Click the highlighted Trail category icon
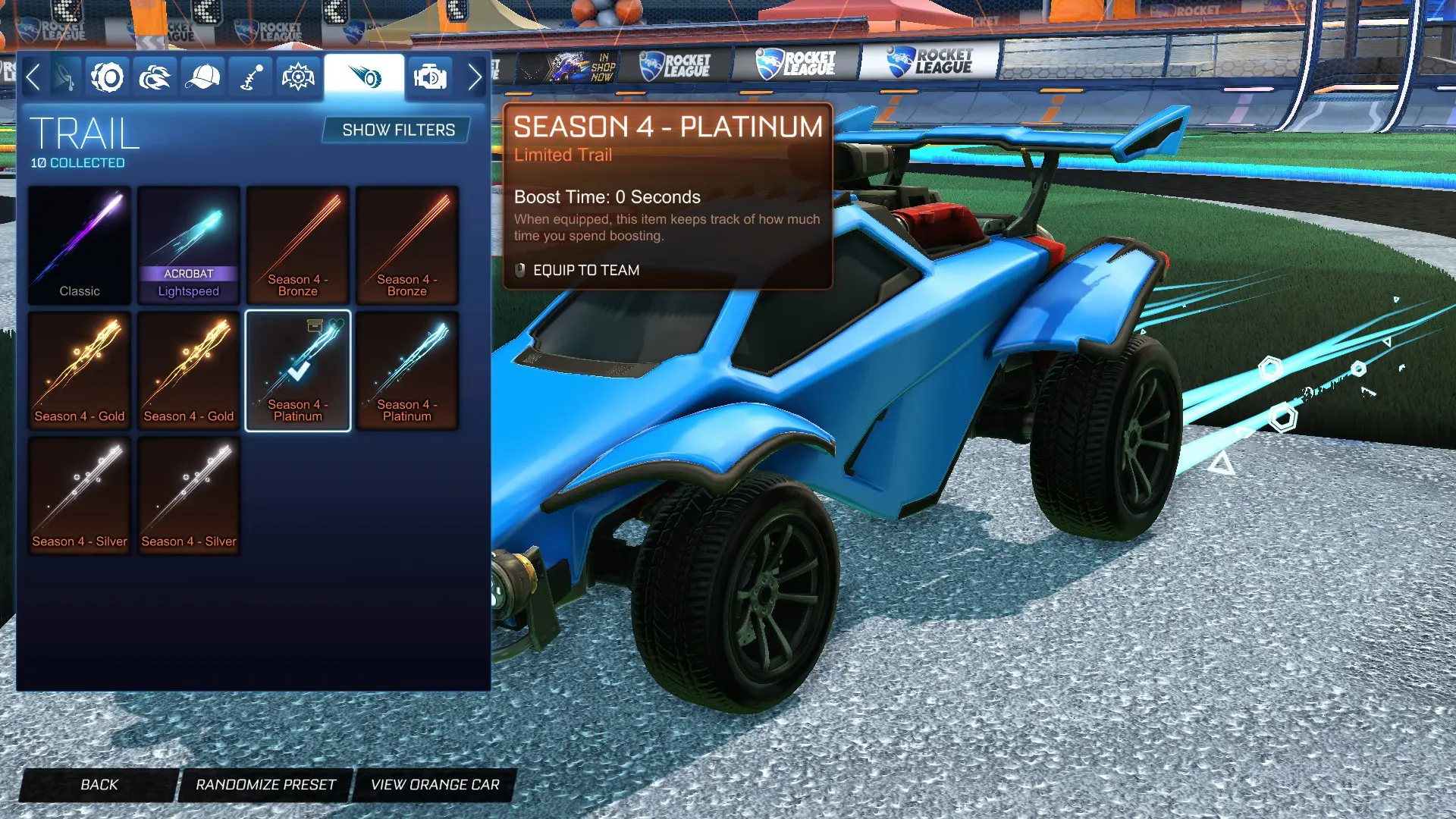The image size is (1456, 819). [363, 75]
